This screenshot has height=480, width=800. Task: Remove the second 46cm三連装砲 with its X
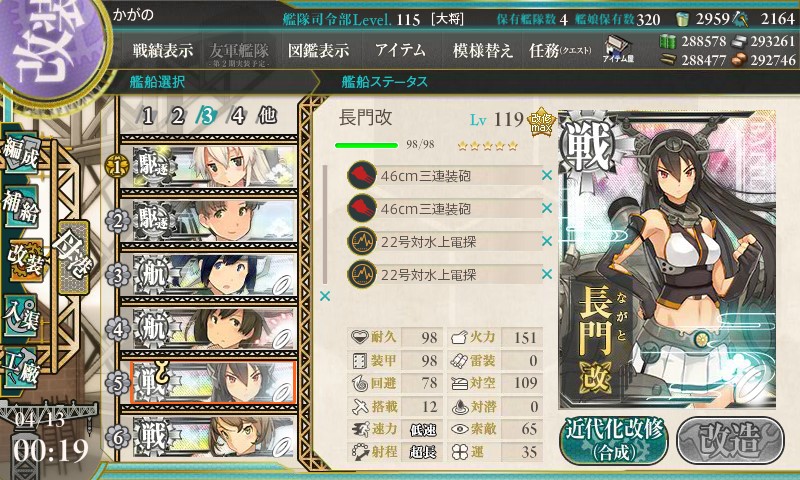point(547,209)
